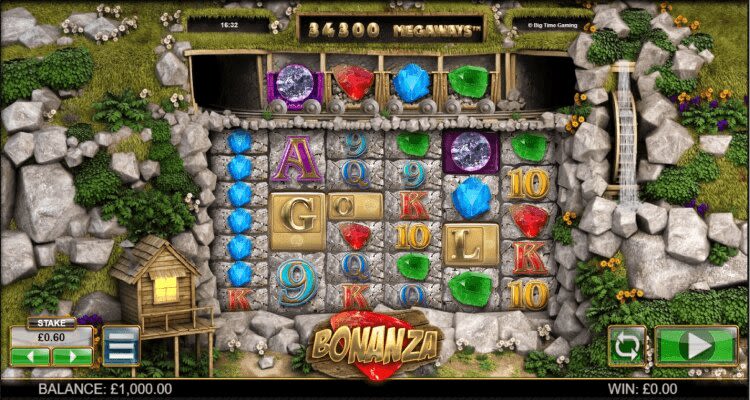Decrease the stake with the left arrow

(28, 355)
